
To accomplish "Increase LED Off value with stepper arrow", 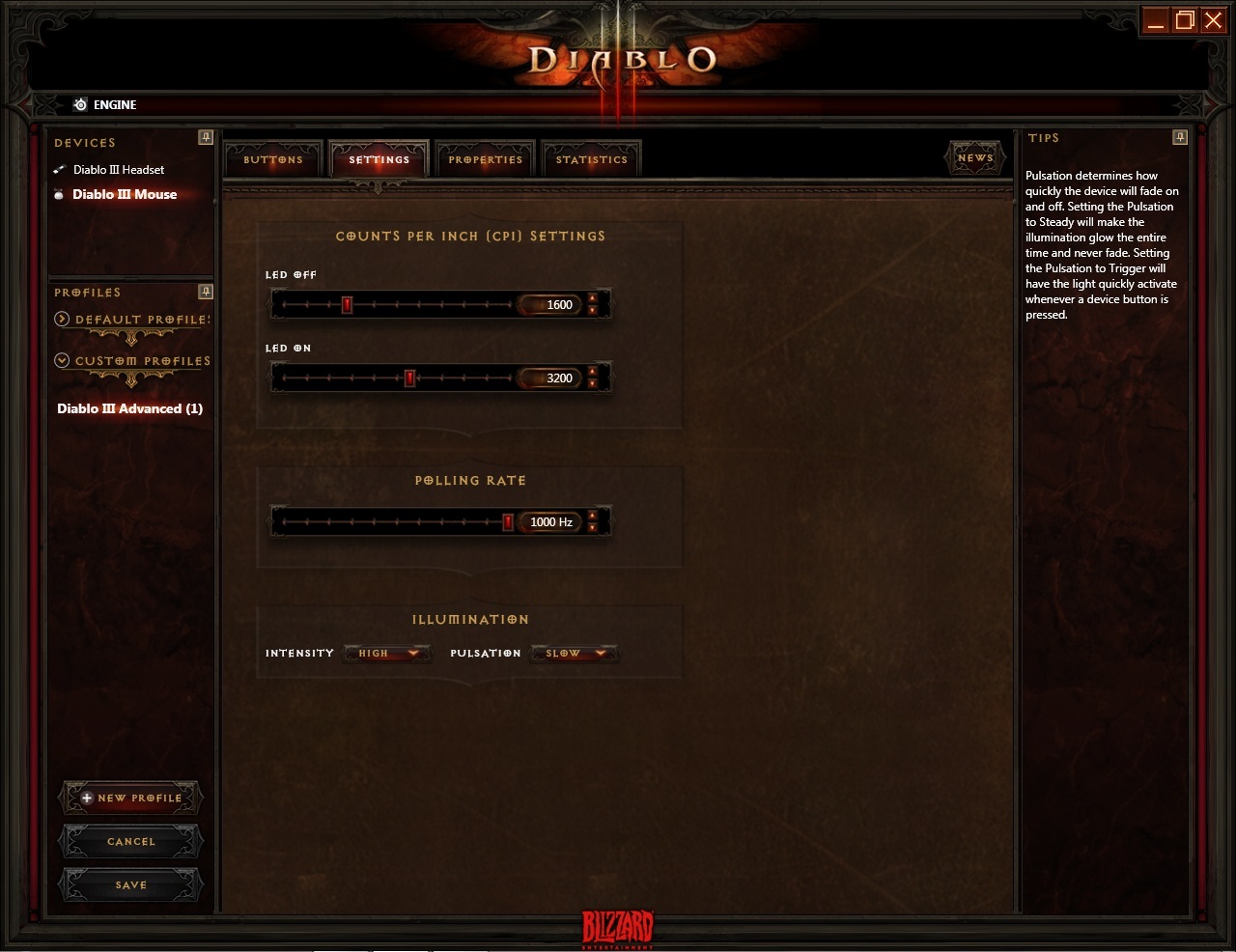I will [x=593, y=299].
